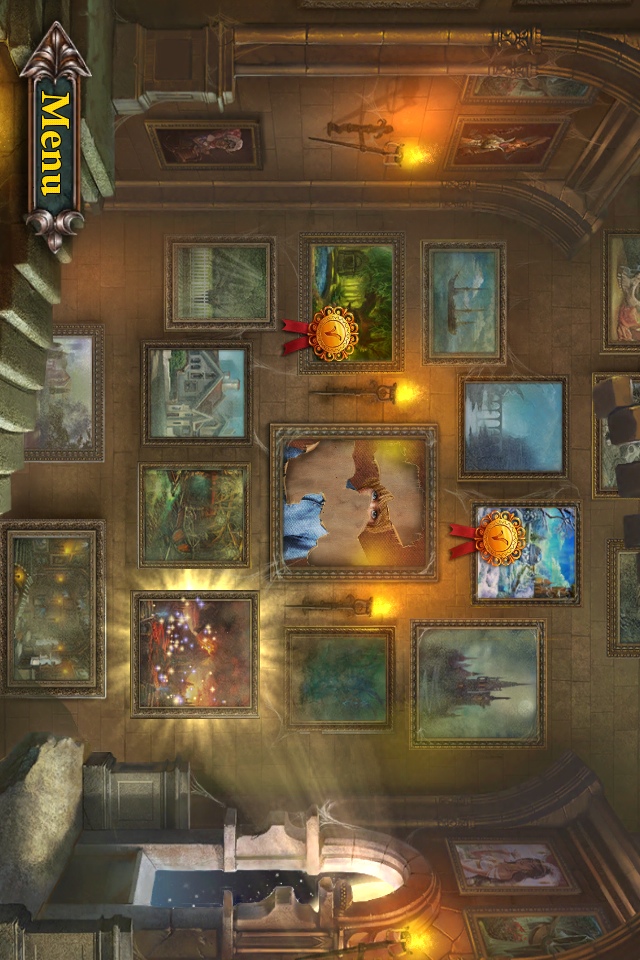Select the tangled green vines painting

click(194, 514)
